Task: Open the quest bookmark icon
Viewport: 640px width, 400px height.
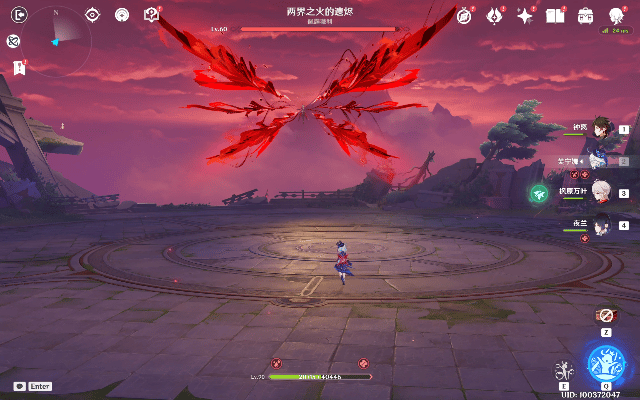Action: (x=18, y=67)
